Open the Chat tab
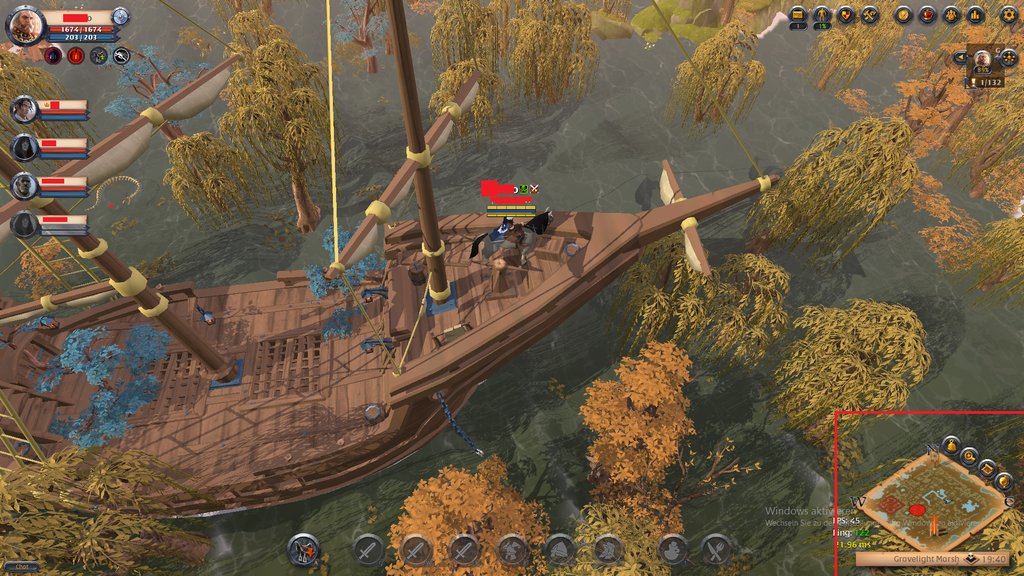Viewport: 1024px width, 576px height. tap(21, 567)
